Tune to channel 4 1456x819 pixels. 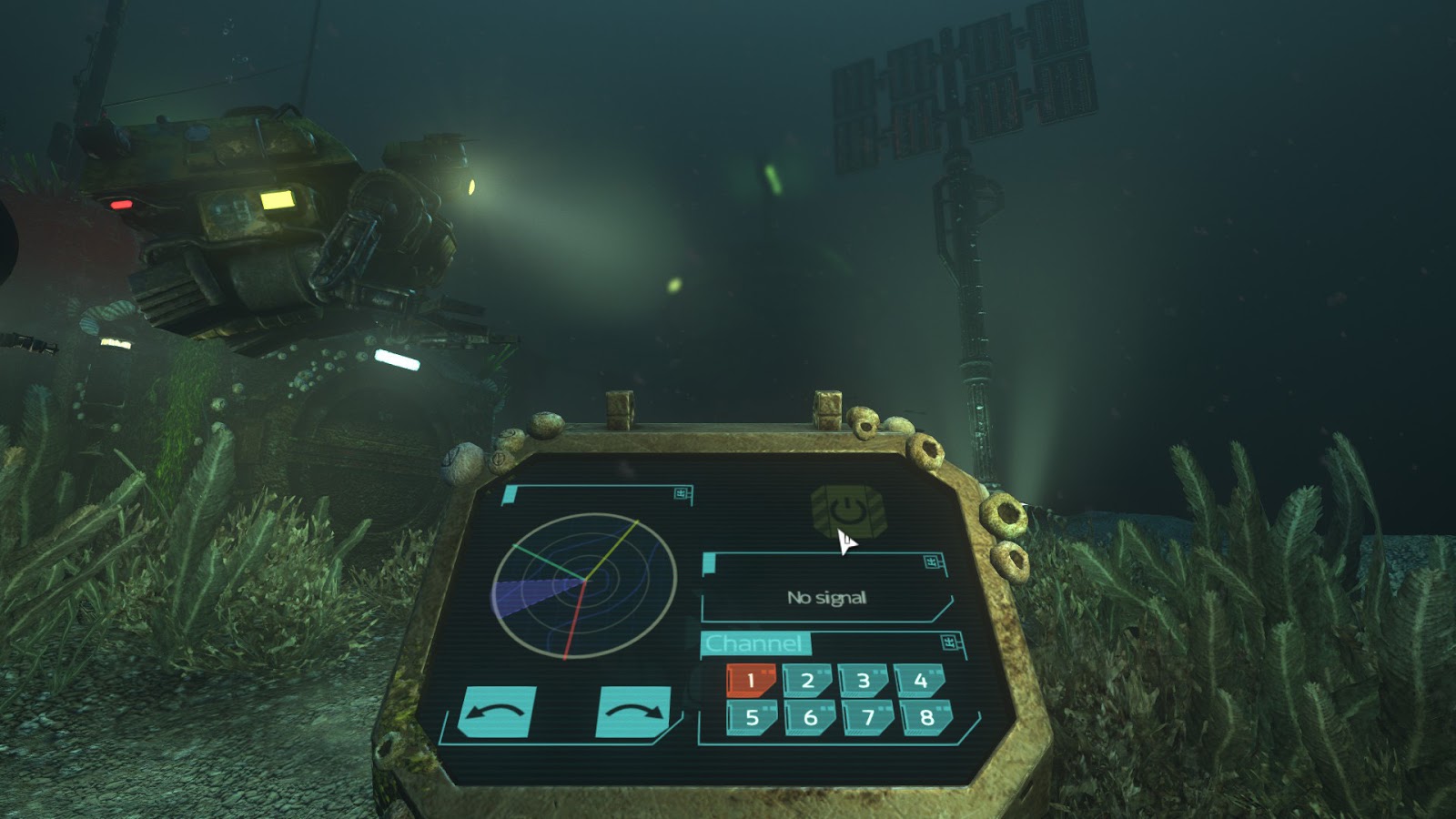point(920,680)
